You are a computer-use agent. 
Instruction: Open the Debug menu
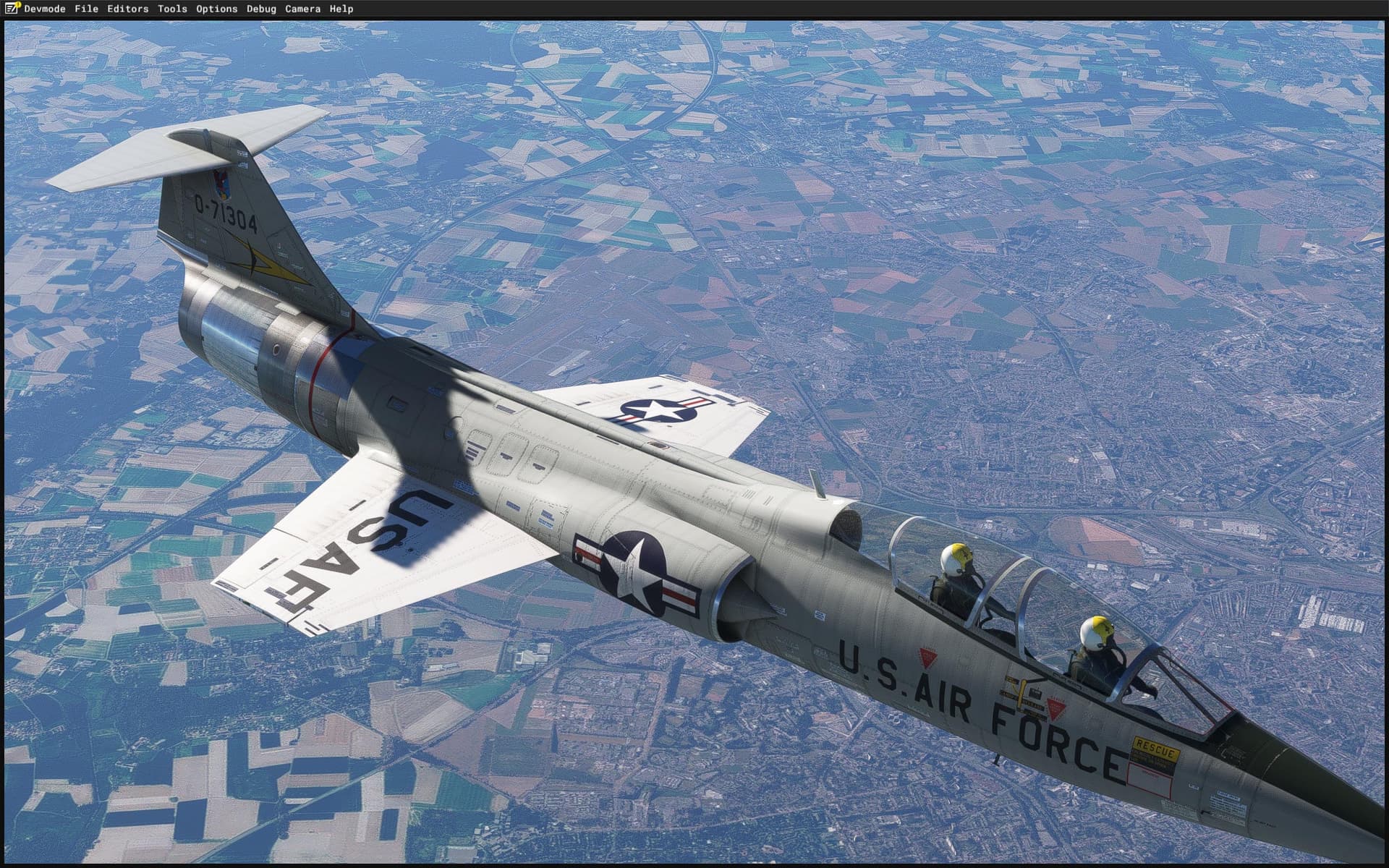tap(260, 9)
